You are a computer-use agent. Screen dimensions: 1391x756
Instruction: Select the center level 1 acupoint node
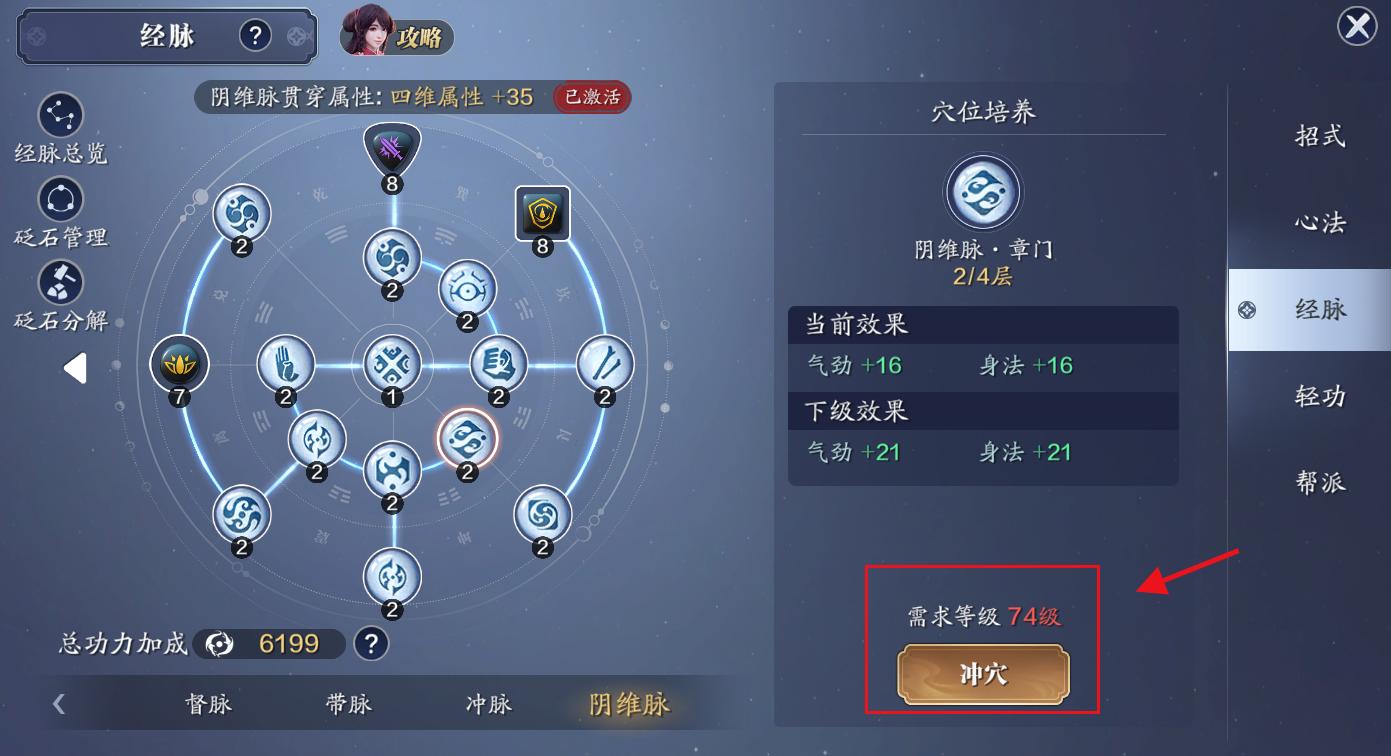point(391,365)
